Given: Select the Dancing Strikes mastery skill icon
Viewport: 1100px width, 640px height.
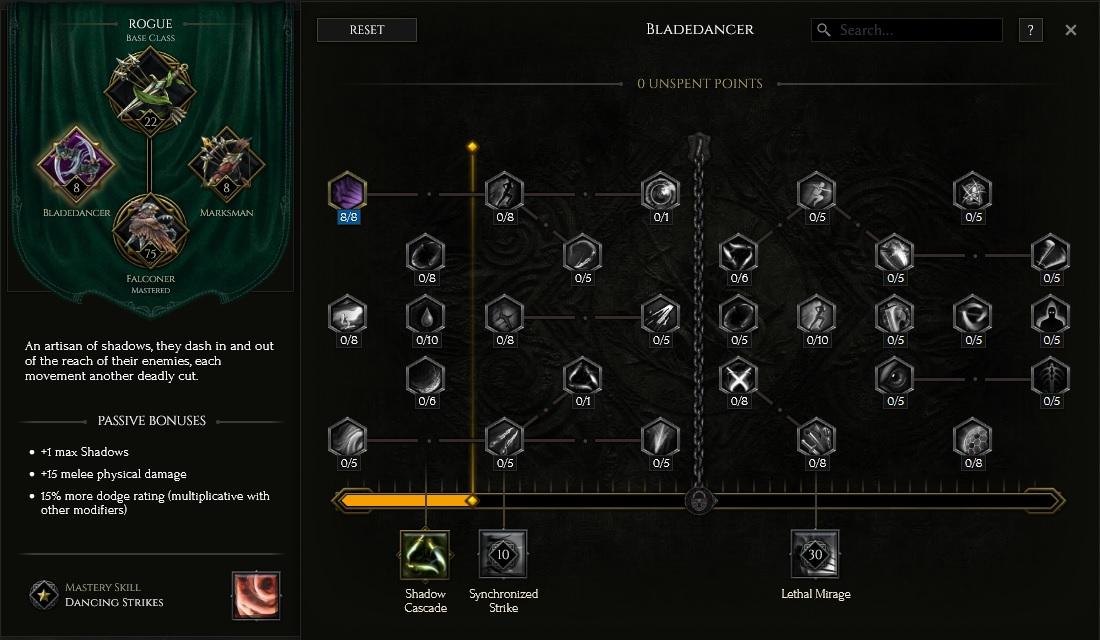Looking at the screenshot, I should click(256, 595).
